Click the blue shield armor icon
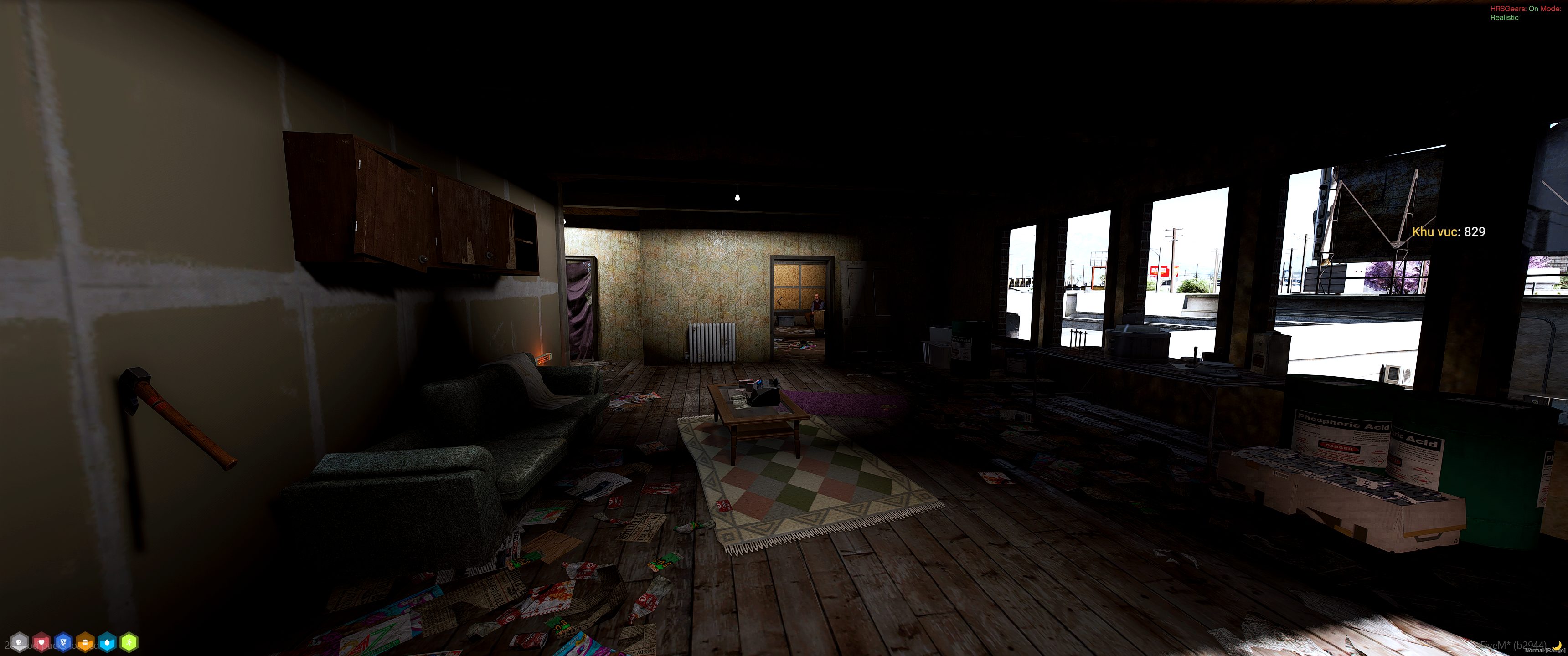 pos(63,642)
